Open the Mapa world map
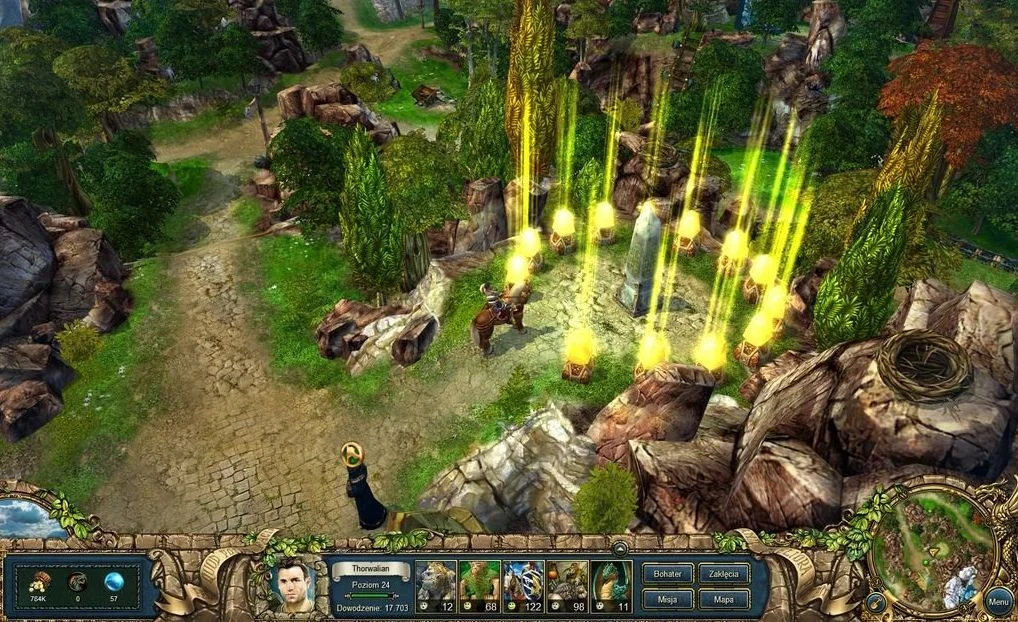 [723, 600]
